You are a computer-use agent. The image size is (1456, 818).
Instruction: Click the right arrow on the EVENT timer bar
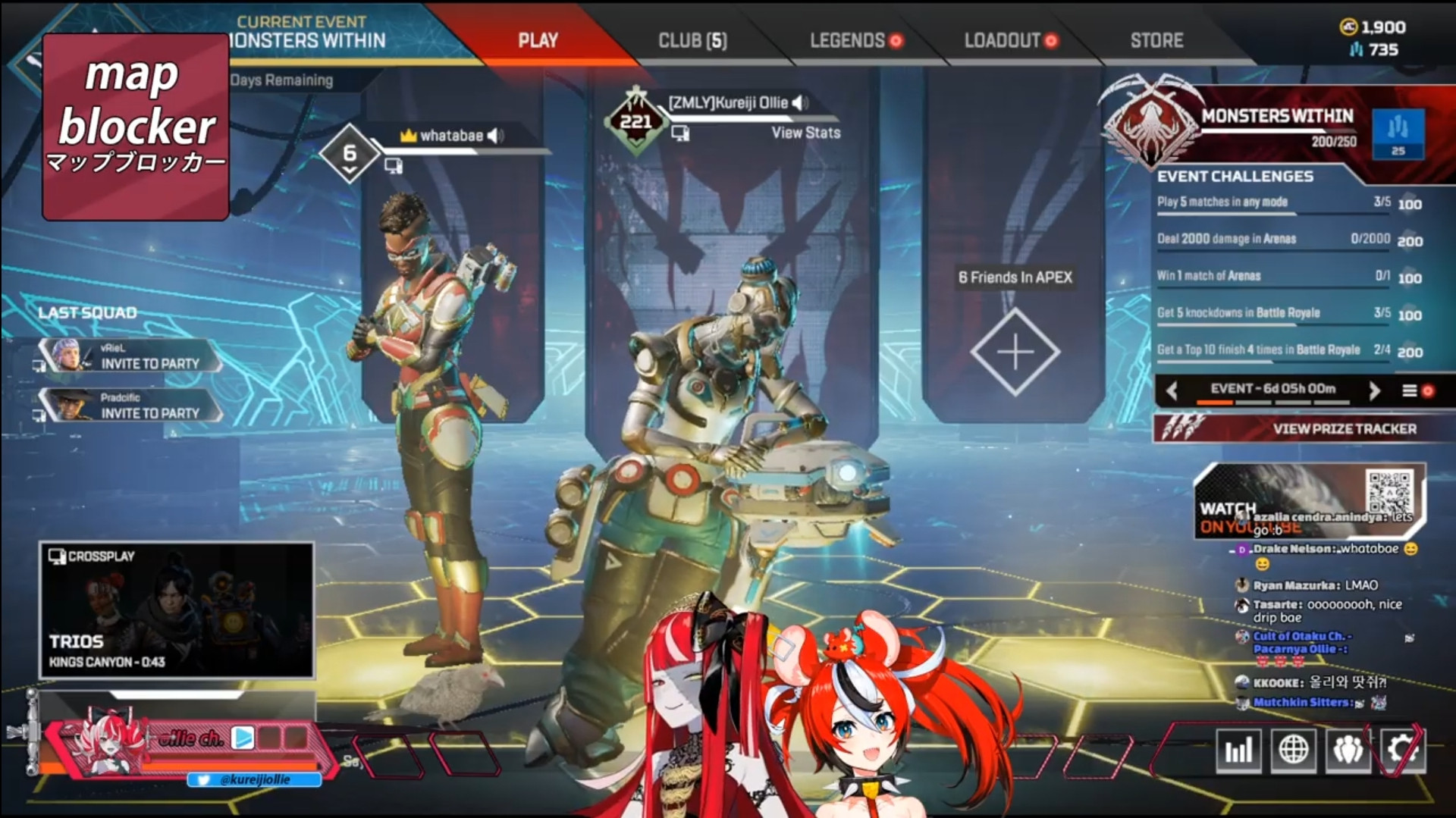[x=1374, y=391]
